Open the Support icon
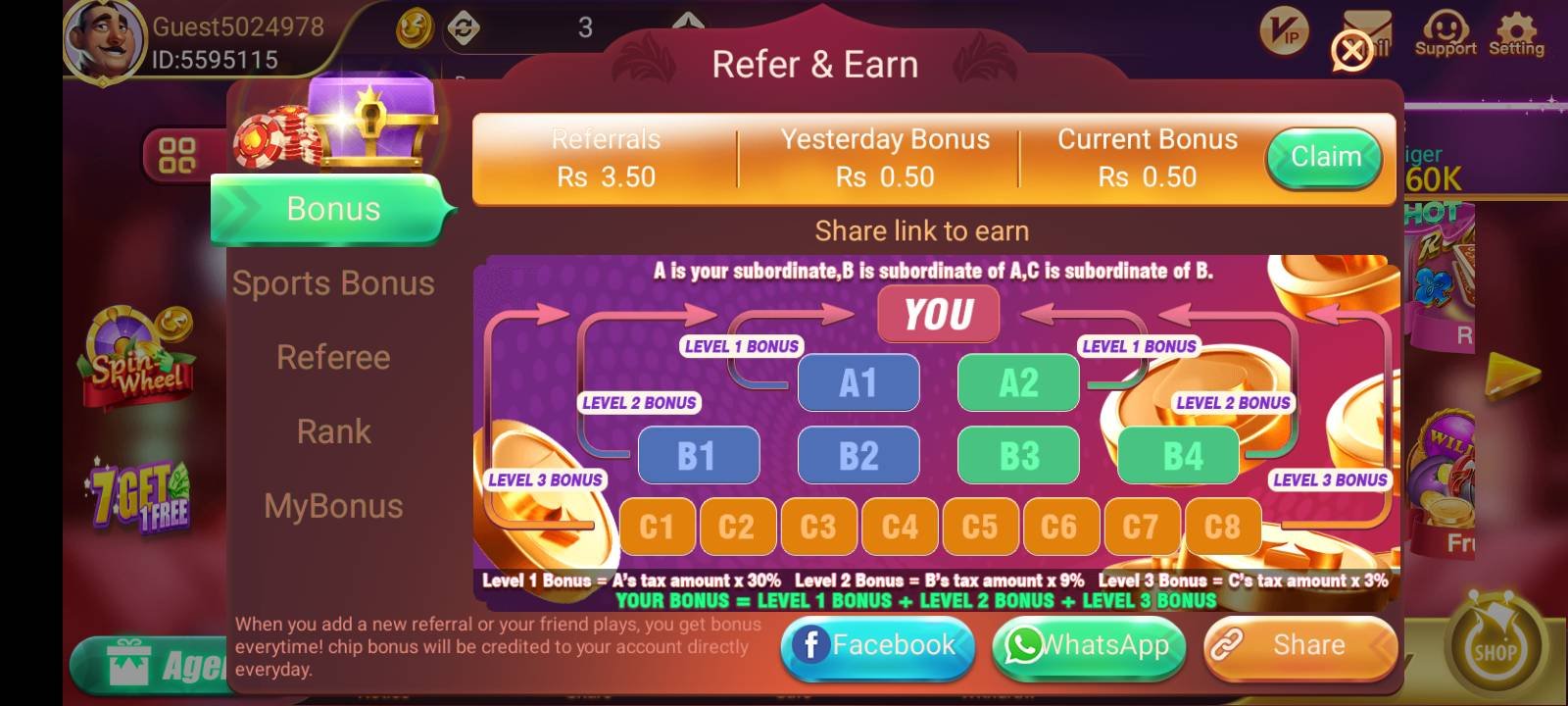The width and height of the screenshot is (1568, 706). click(x=1445, y=34)
